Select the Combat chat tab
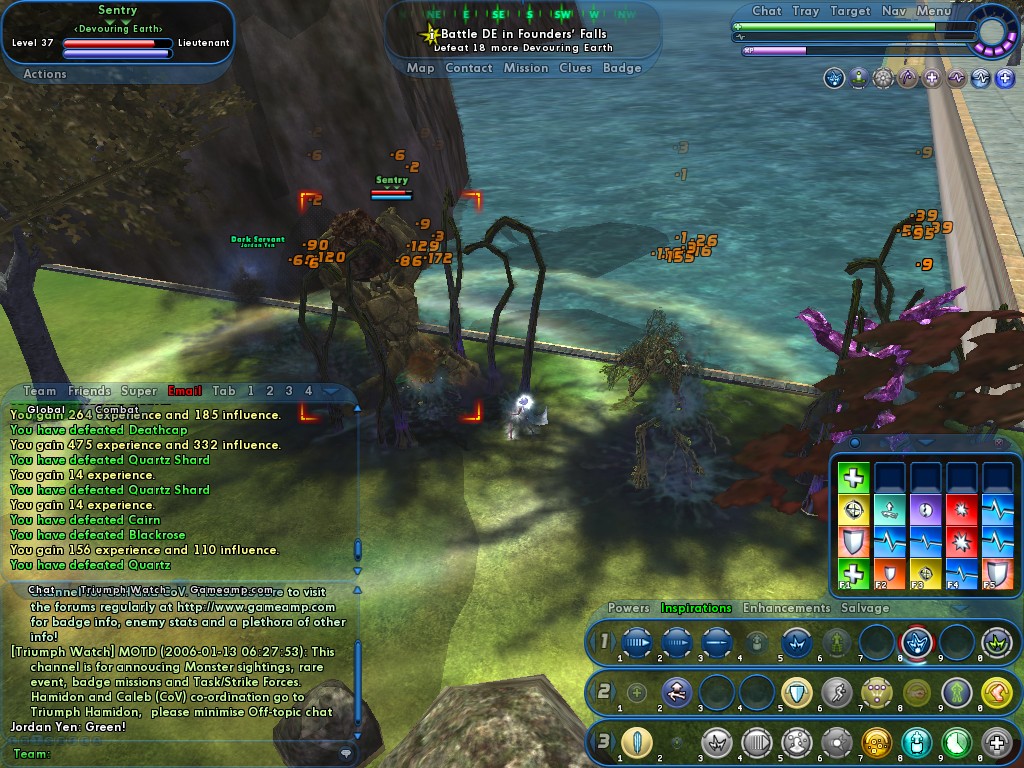This screenshot has height=768, width=1024. click(x=117, y=409)
